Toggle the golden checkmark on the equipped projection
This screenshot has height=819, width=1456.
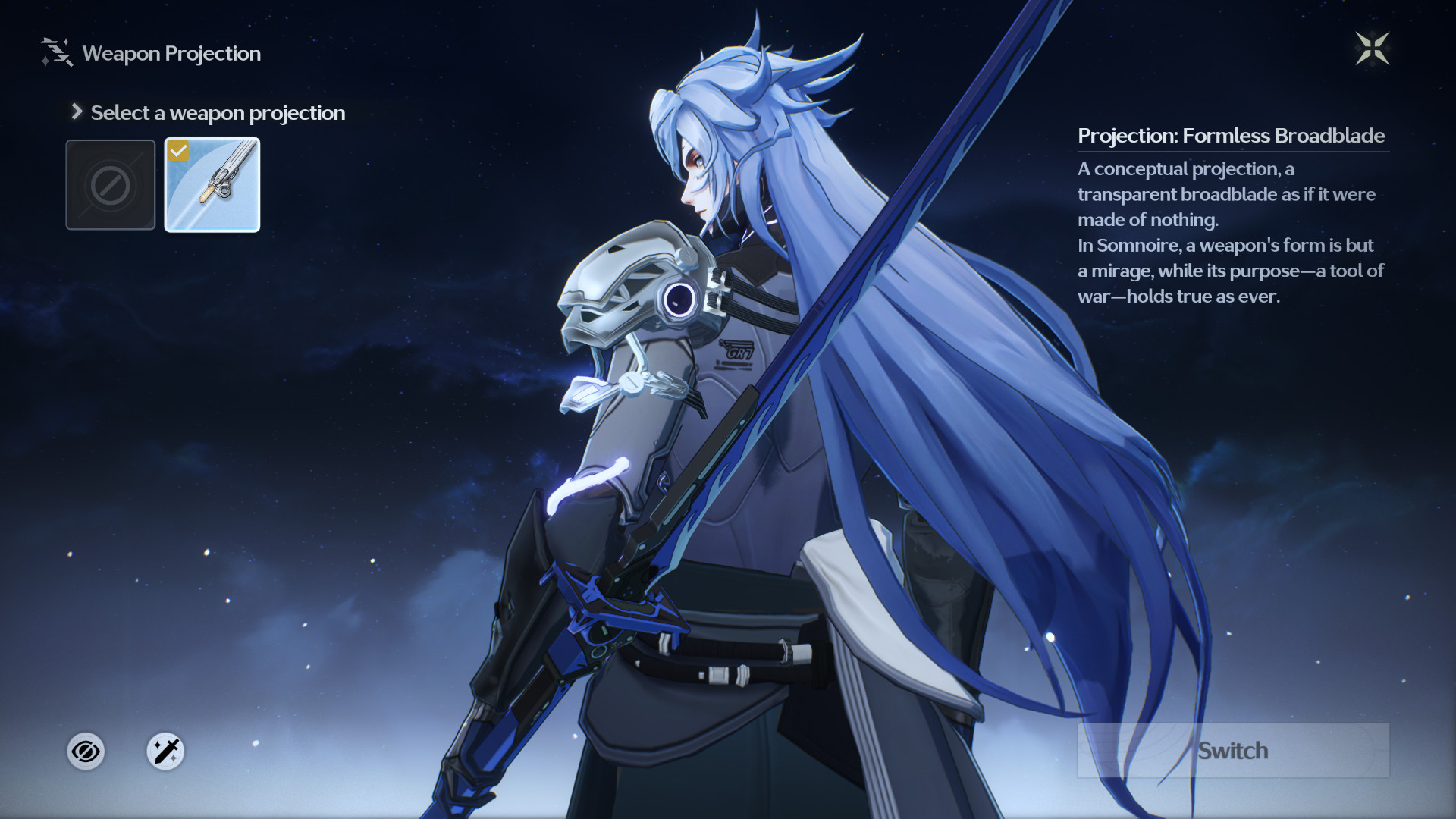point(177,149)
